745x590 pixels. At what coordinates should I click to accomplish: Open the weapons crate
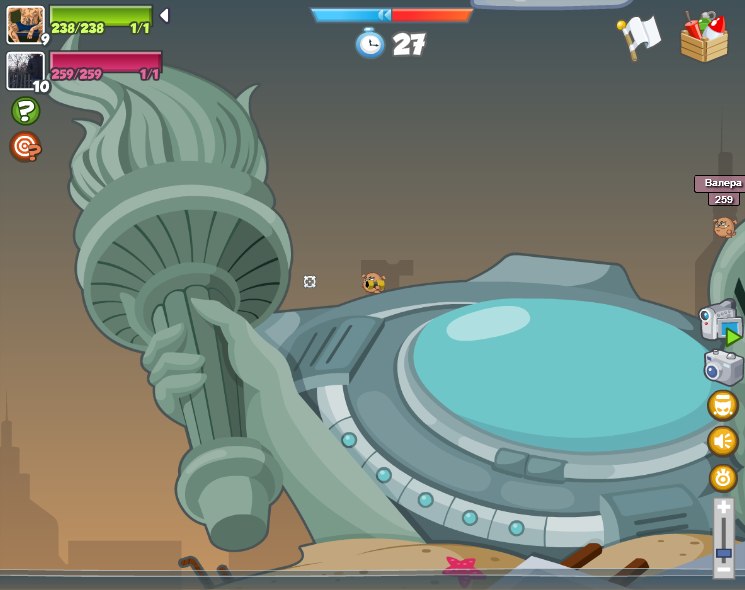[x=704, y=38]
